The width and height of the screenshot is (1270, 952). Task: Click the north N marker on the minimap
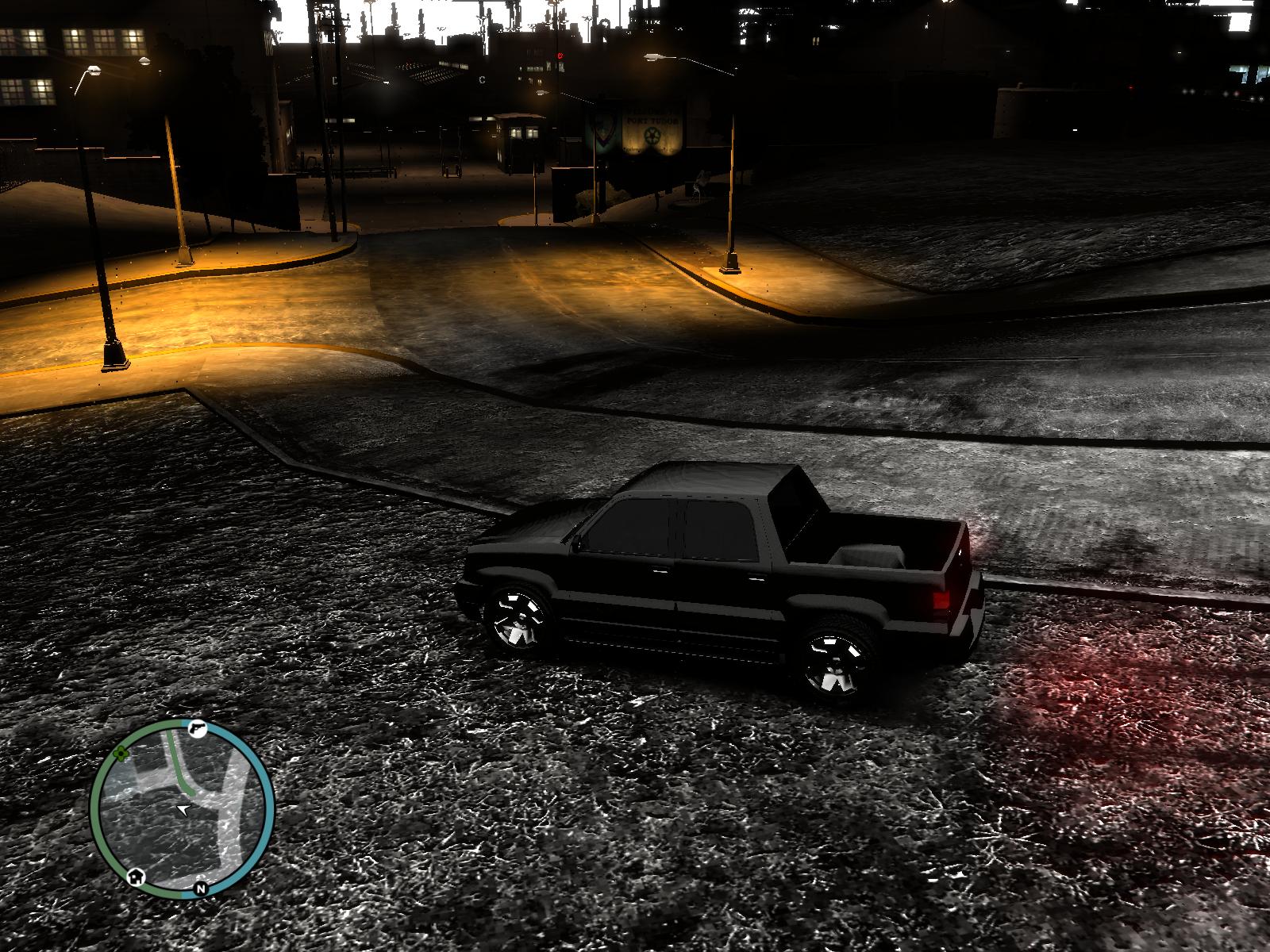click(x=200, y=889)
